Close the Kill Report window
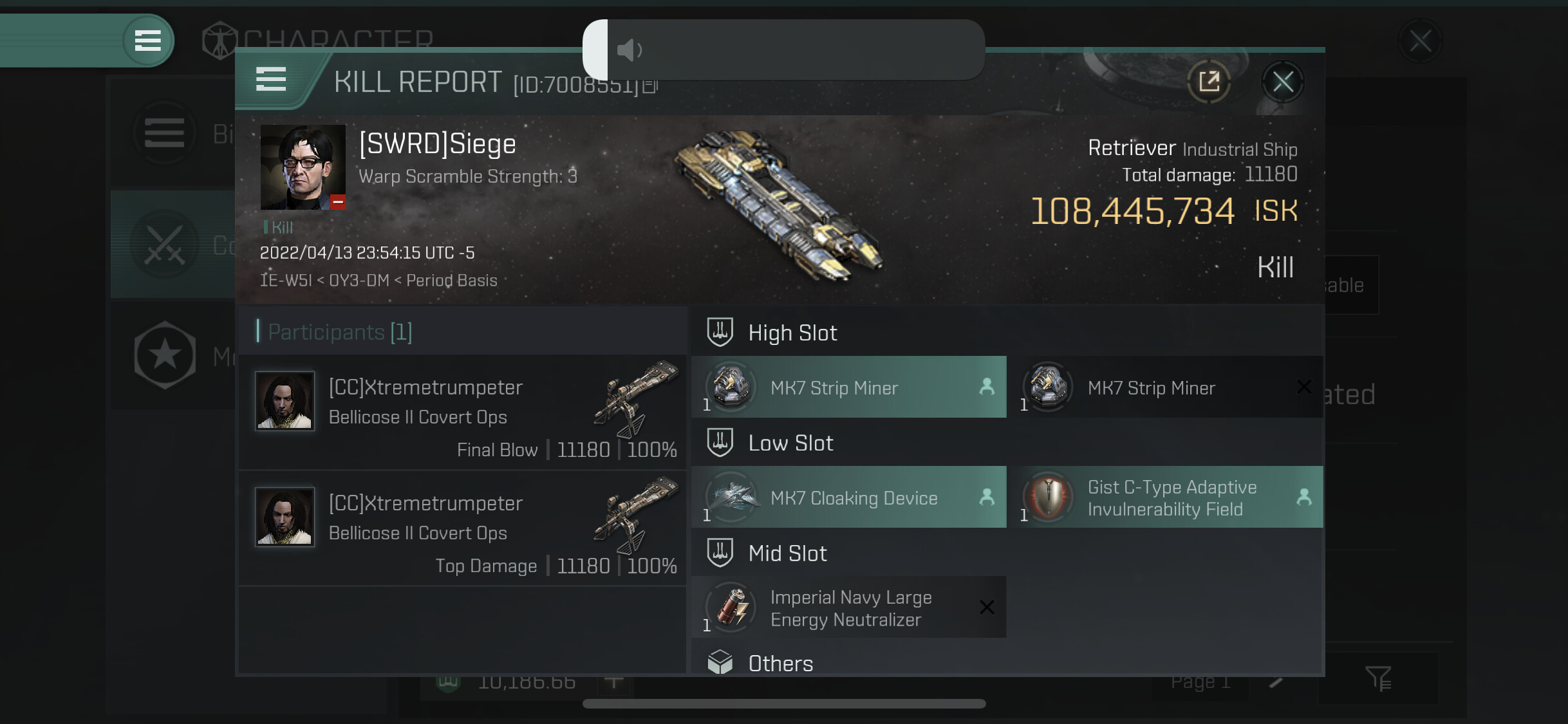This screenshot has height=724, width=1568. tap(1282, 82)
